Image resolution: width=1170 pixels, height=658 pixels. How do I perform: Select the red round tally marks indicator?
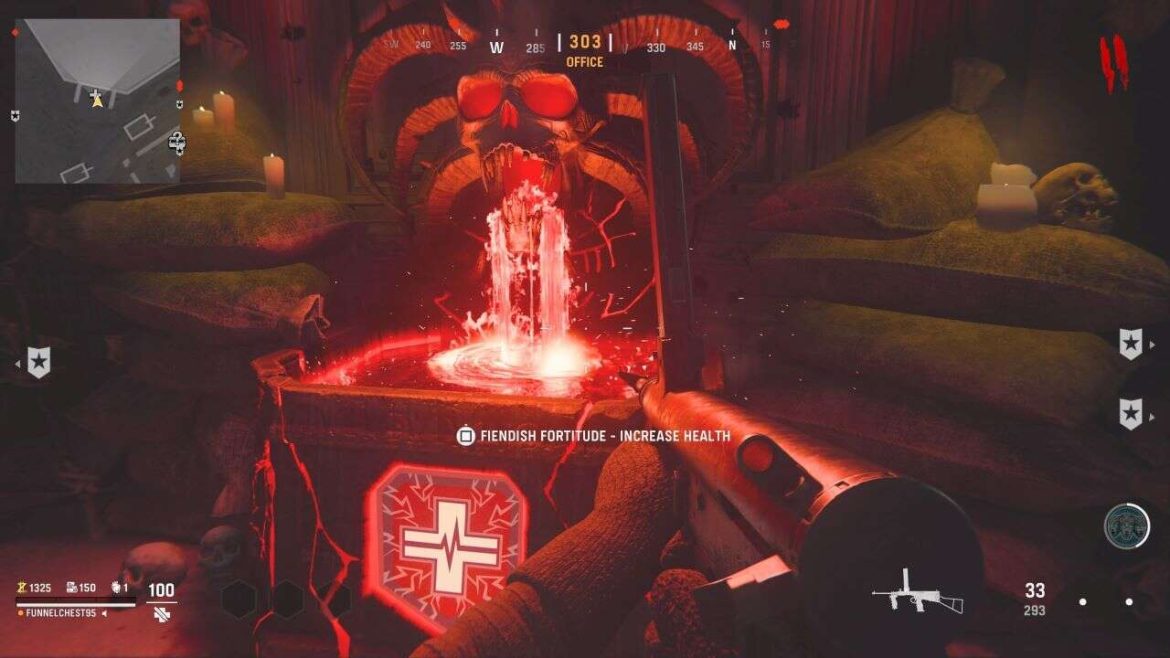1113,62
